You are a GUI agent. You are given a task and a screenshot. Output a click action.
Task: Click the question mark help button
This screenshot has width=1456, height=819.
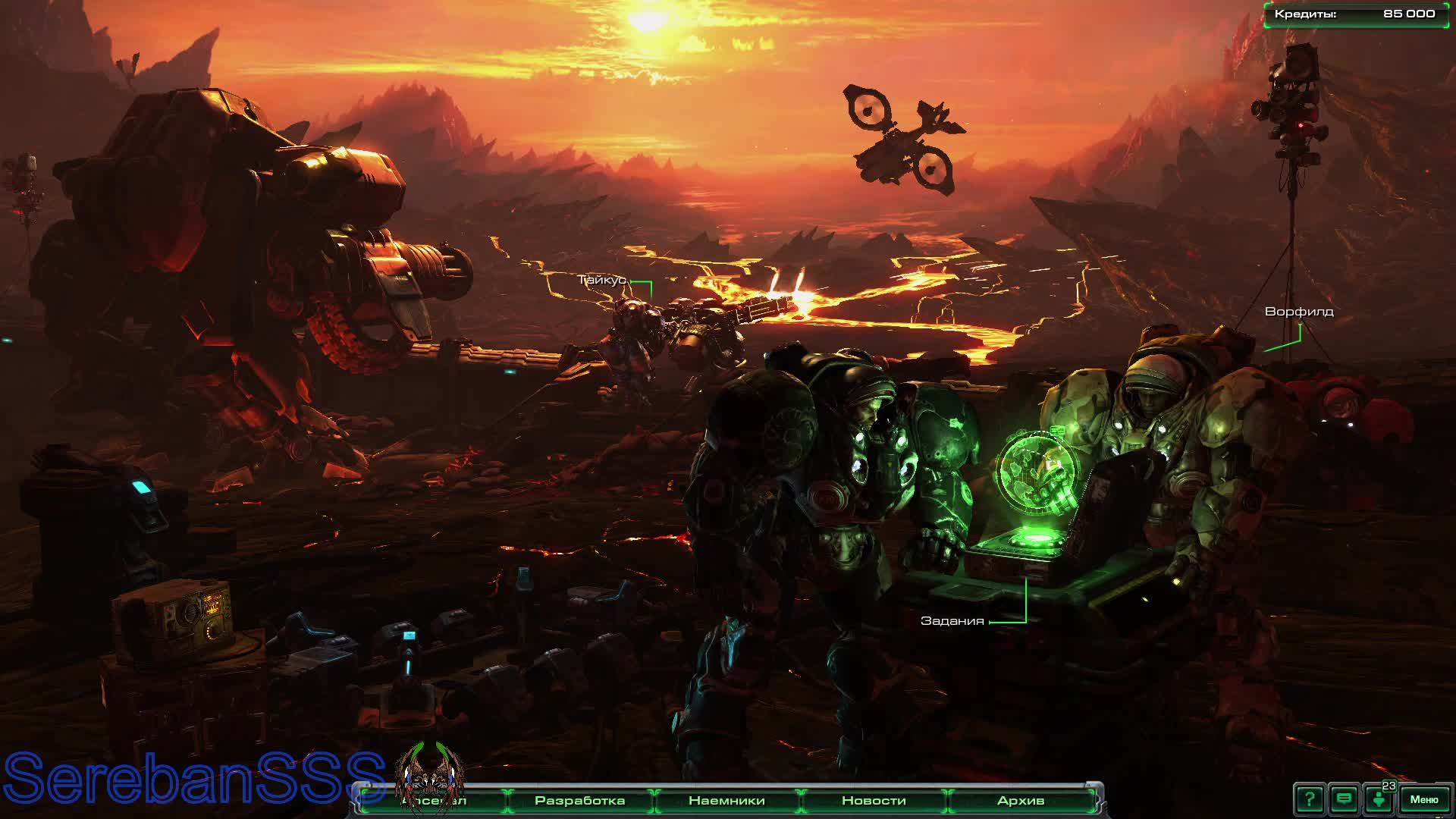pos(1309,799)
